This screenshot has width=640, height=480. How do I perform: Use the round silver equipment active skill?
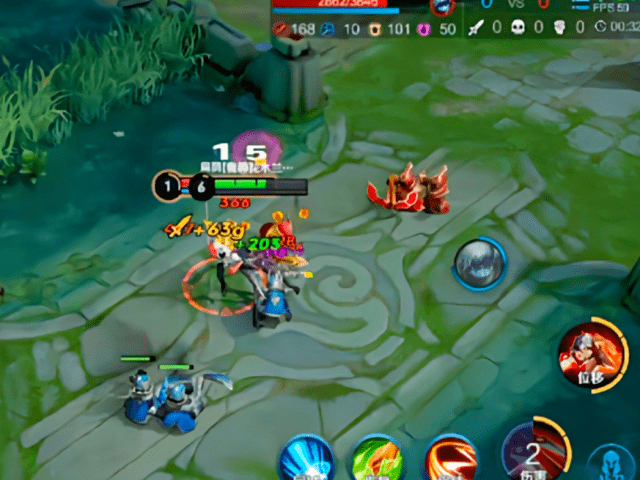click(479, 264)
